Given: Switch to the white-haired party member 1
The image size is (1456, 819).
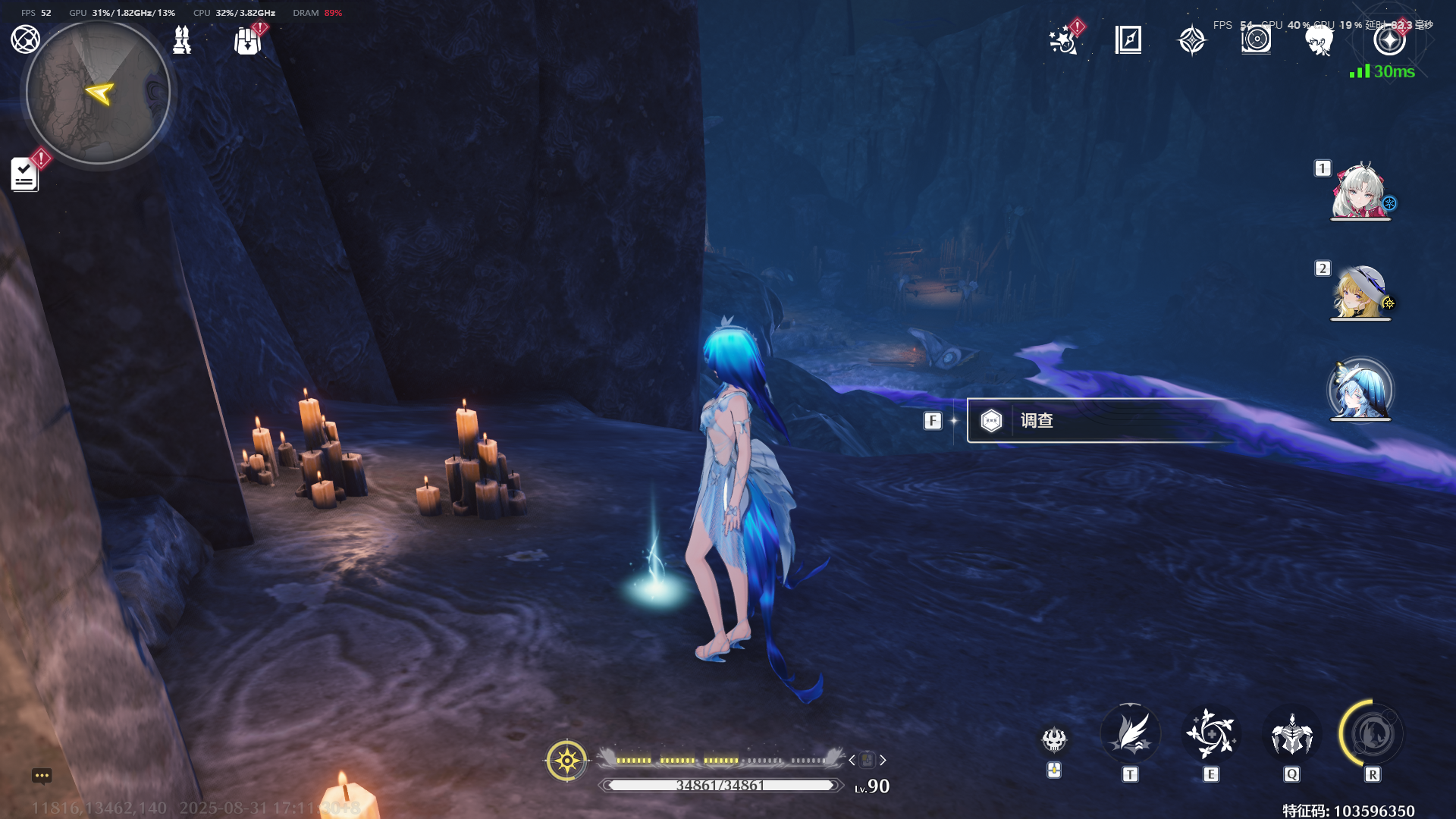Looking at the screenshot, I should tap(1360, 191).
